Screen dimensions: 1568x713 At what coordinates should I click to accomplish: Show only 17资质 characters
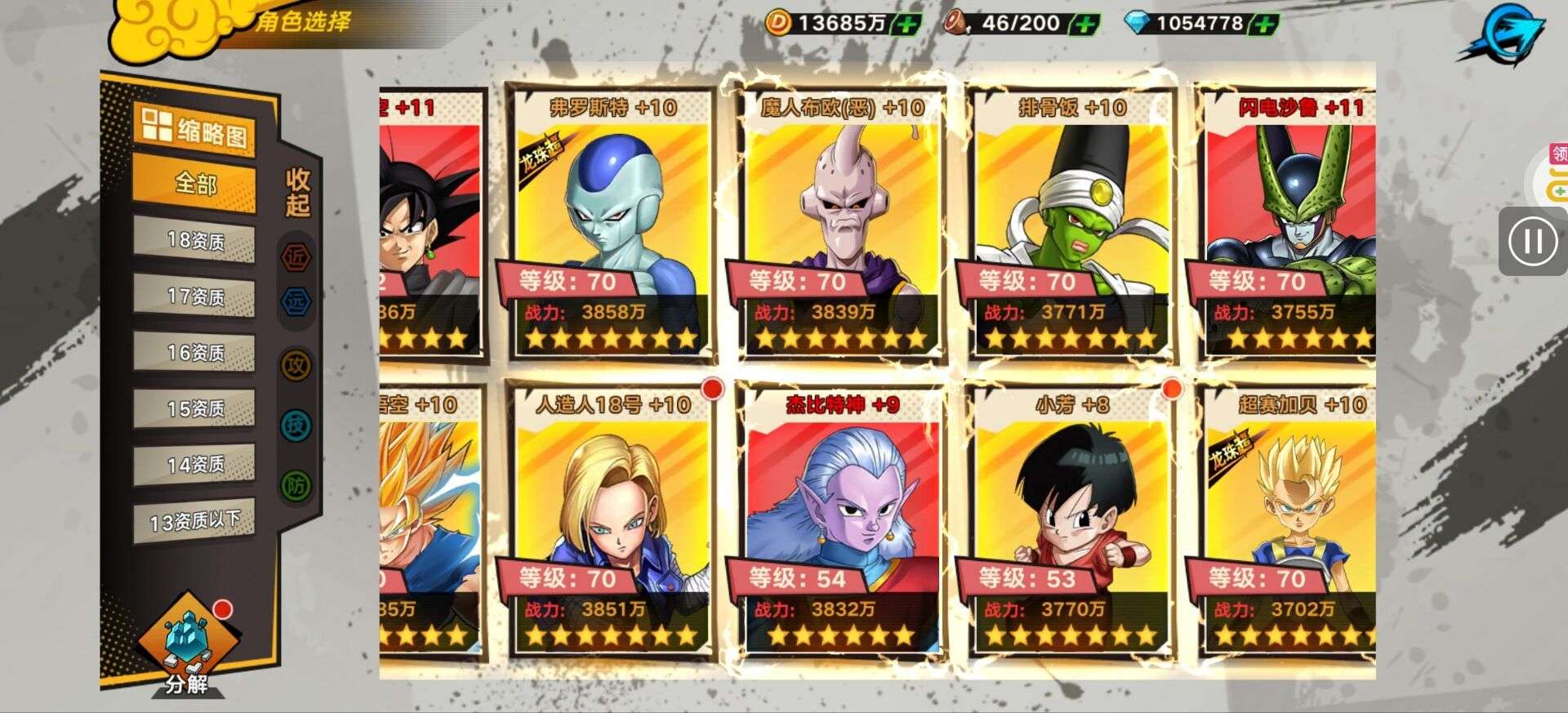pyautogui.click(x=195, y=296)
